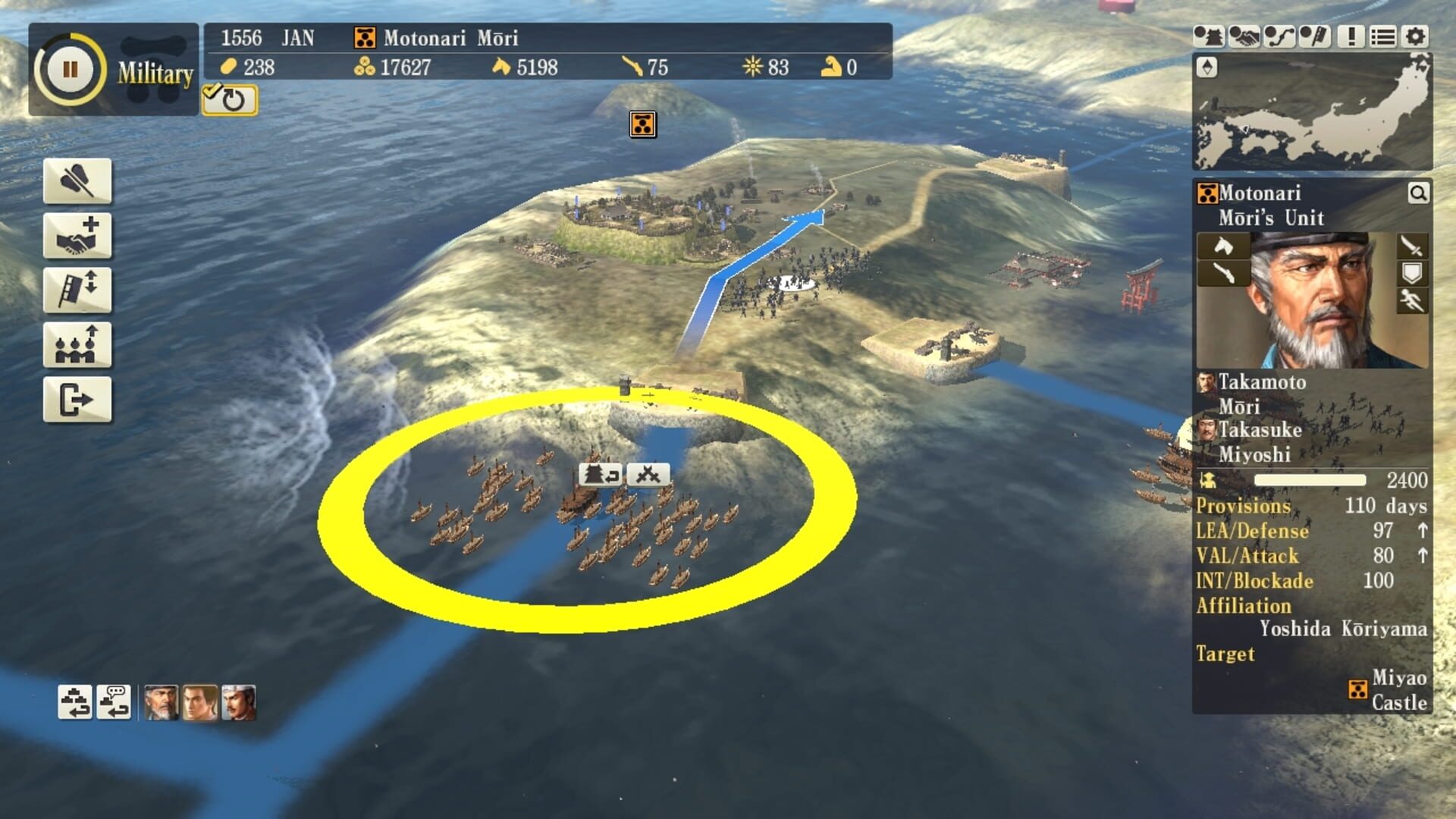Click the Mōri clan crest above the island
Image resolution: width=1456 pixels, height=819 pixels.
(x=642, y=124)
